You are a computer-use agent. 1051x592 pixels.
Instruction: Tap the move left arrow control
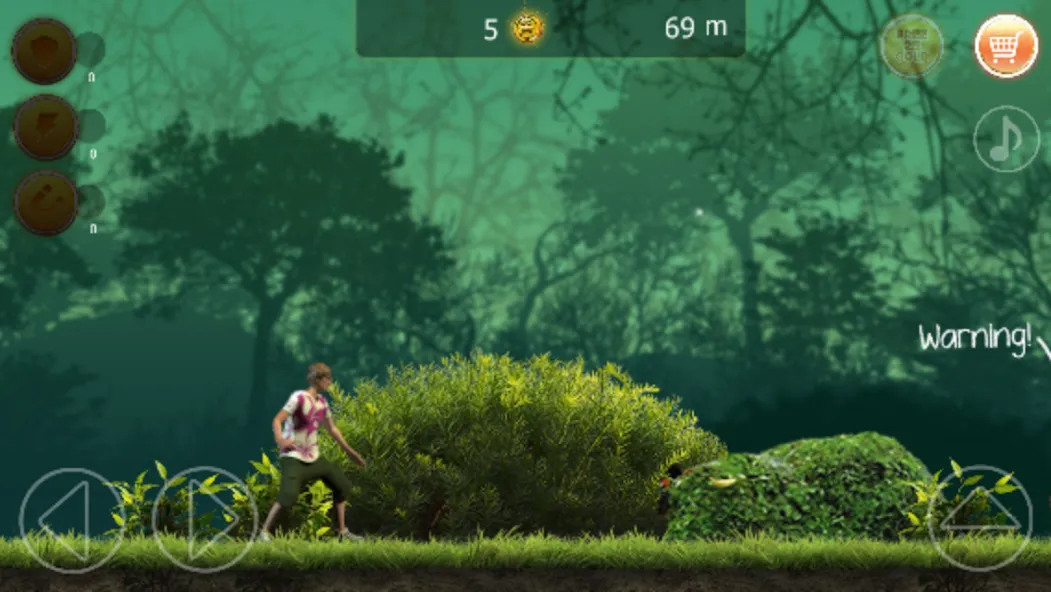(x=72, y=520)
